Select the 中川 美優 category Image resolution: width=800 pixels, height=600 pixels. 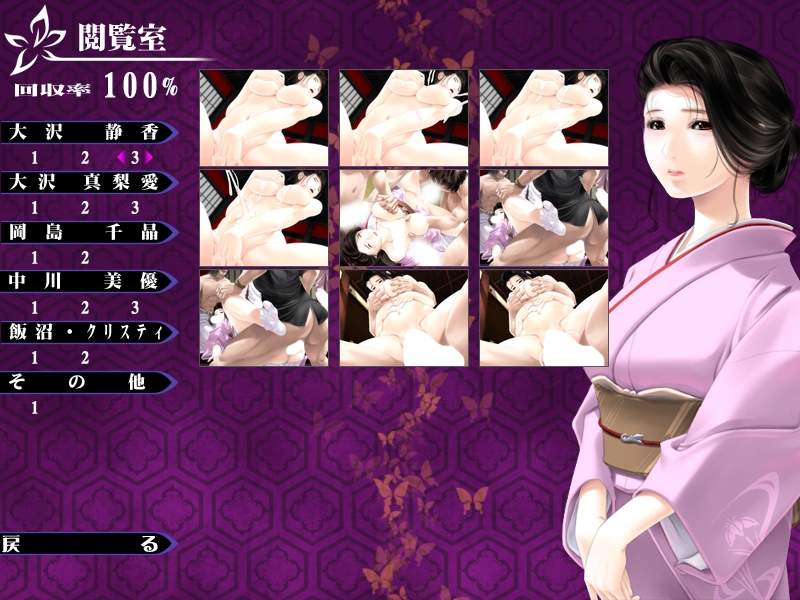click(85, 282)
